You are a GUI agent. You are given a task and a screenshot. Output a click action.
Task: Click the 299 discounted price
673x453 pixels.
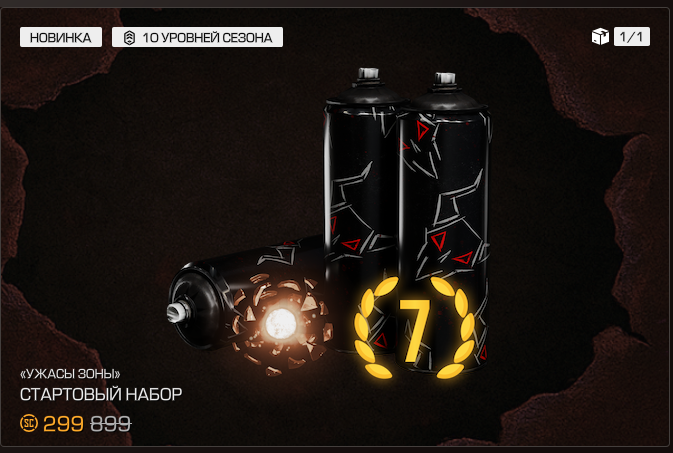tap(62, 423)
